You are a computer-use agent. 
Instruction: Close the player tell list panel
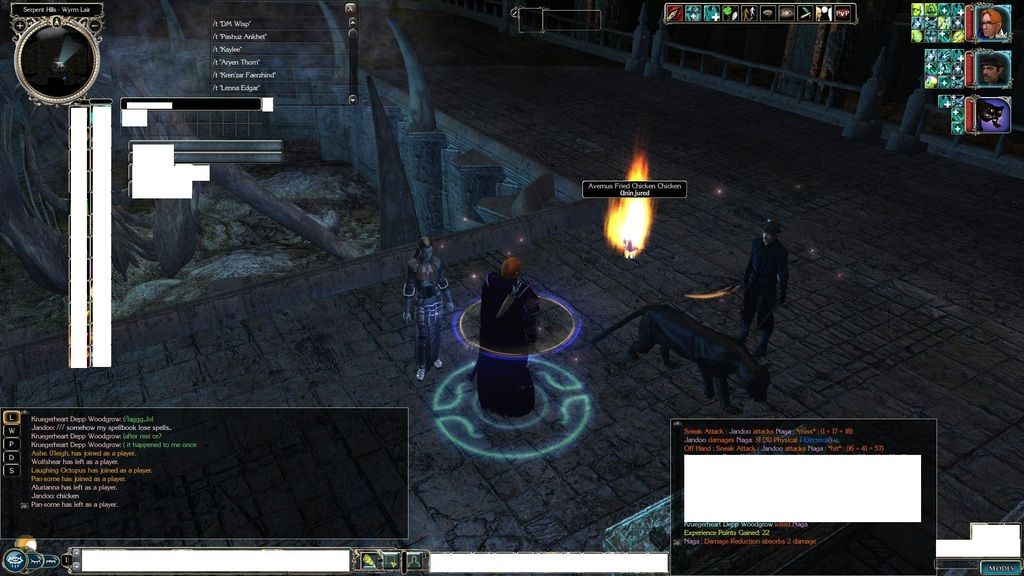[349, 8]
